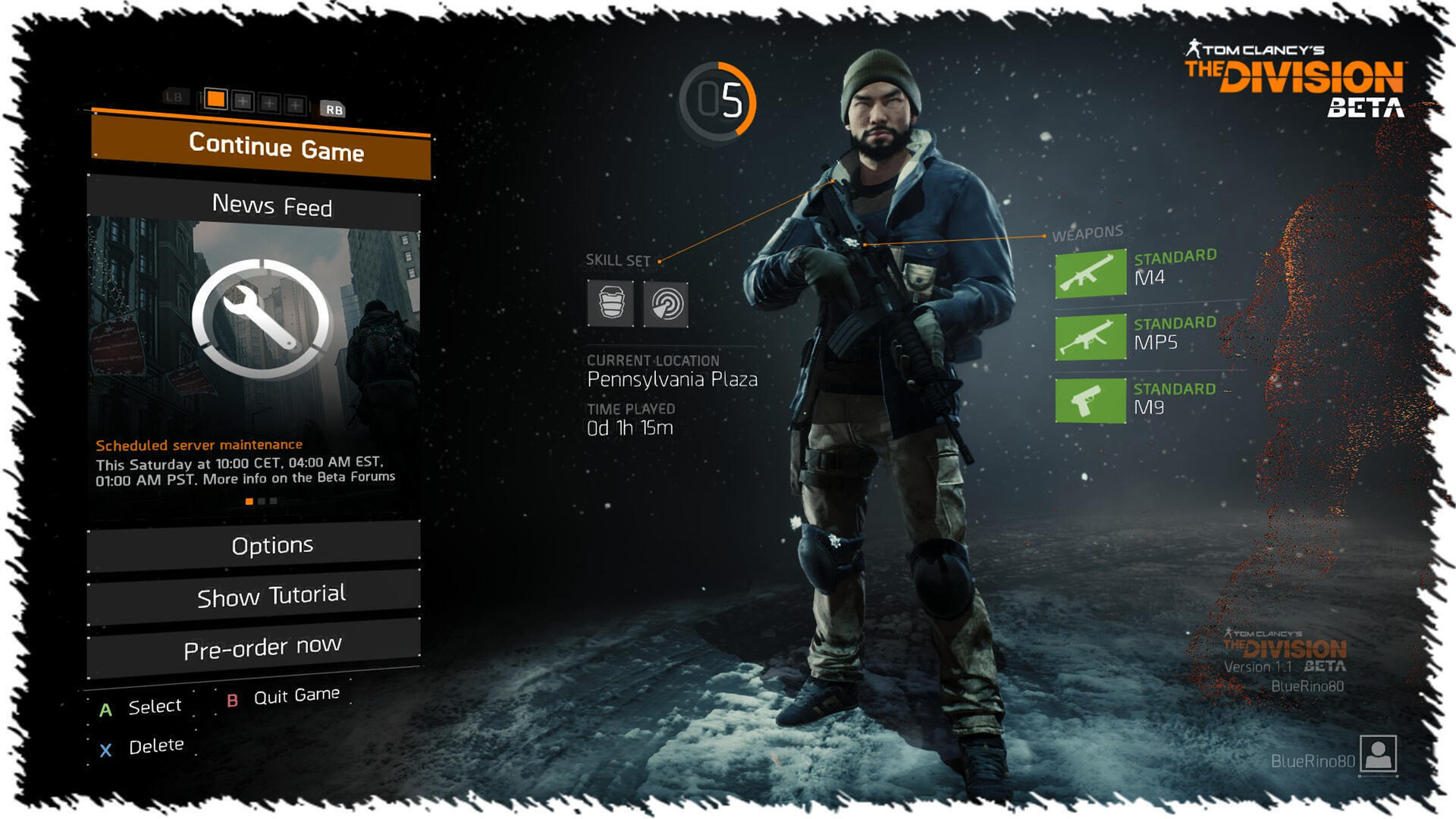Select the mask skill icon
This screenshot has width=1456, height=819.
[x=610, y=303]
